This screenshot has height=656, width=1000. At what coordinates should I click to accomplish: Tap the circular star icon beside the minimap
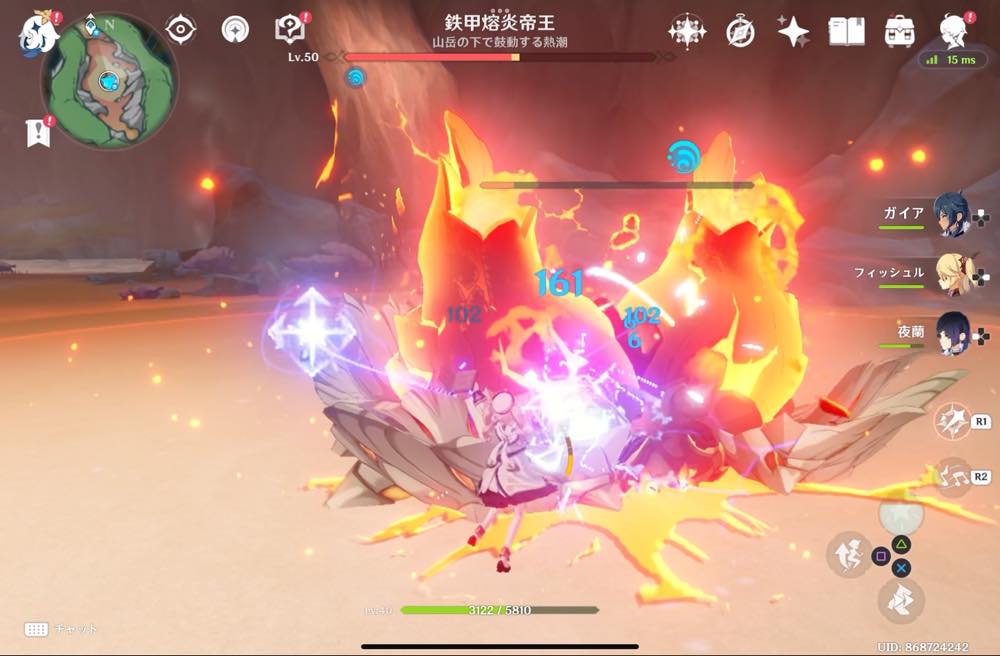(235, 30)
